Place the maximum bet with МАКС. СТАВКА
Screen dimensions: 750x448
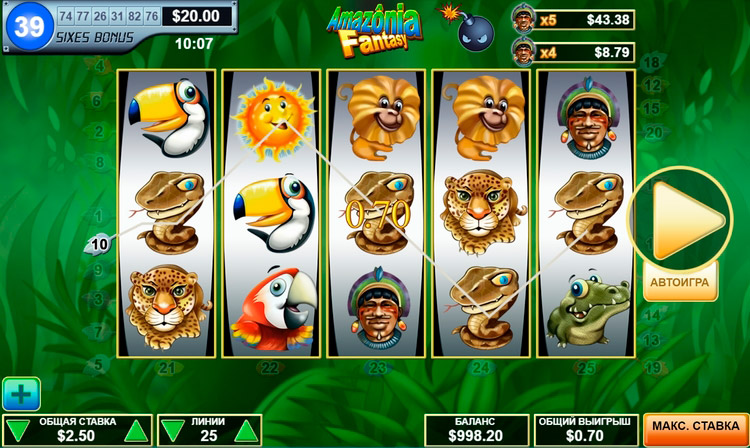696,427
